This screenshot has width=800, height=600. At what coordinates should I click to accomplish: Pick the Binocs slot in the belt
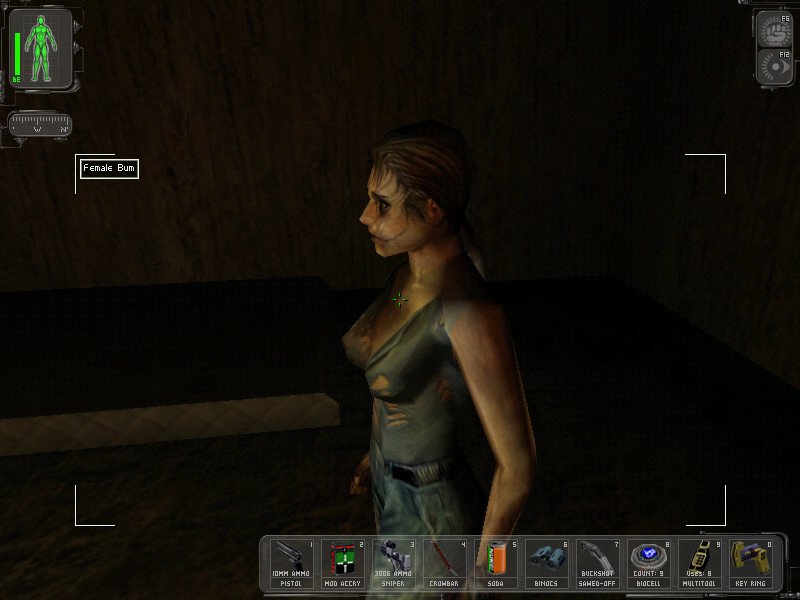coord(548,563)
